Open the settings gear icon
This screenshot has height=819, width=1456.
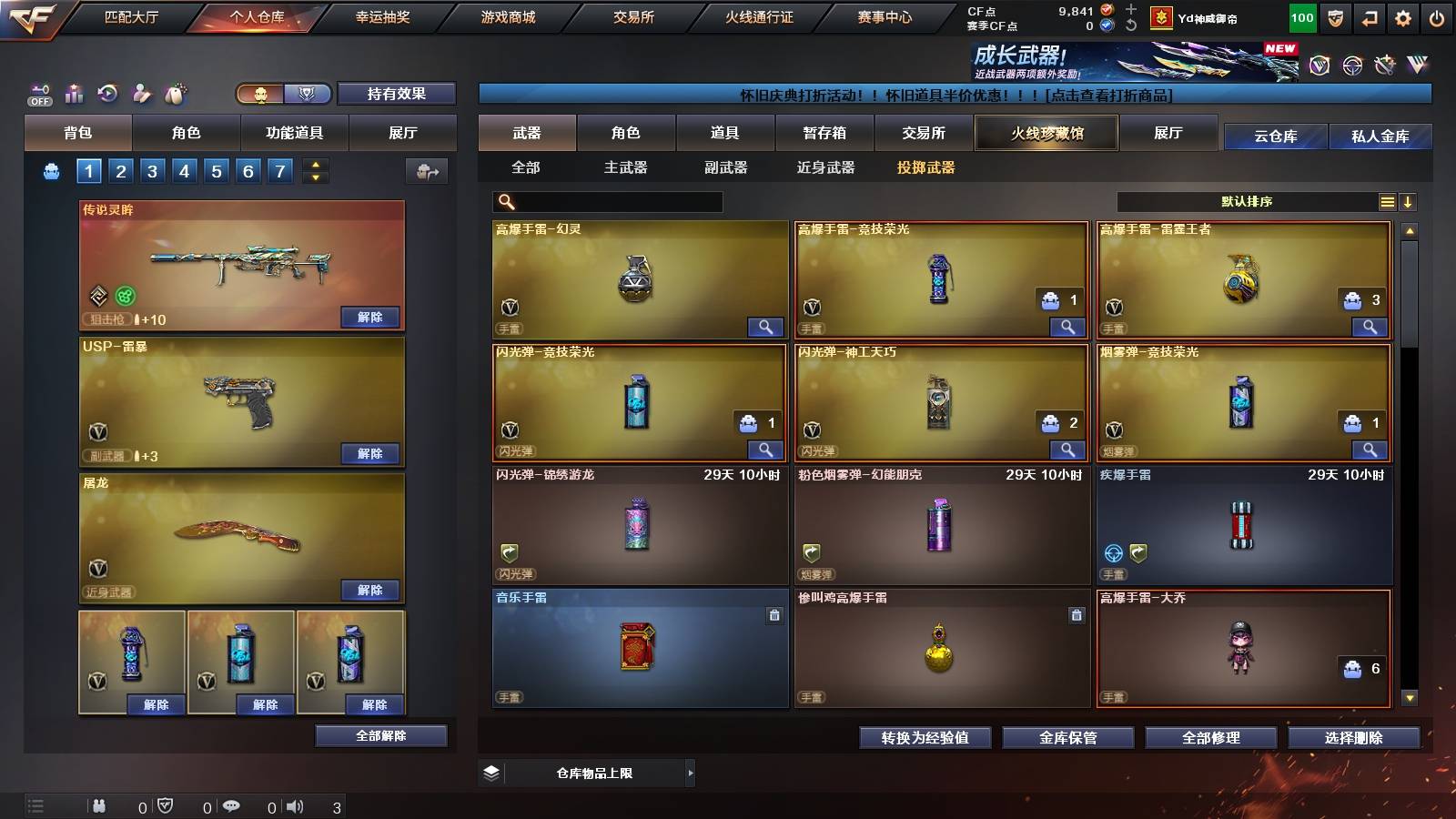pos(1401,15)
